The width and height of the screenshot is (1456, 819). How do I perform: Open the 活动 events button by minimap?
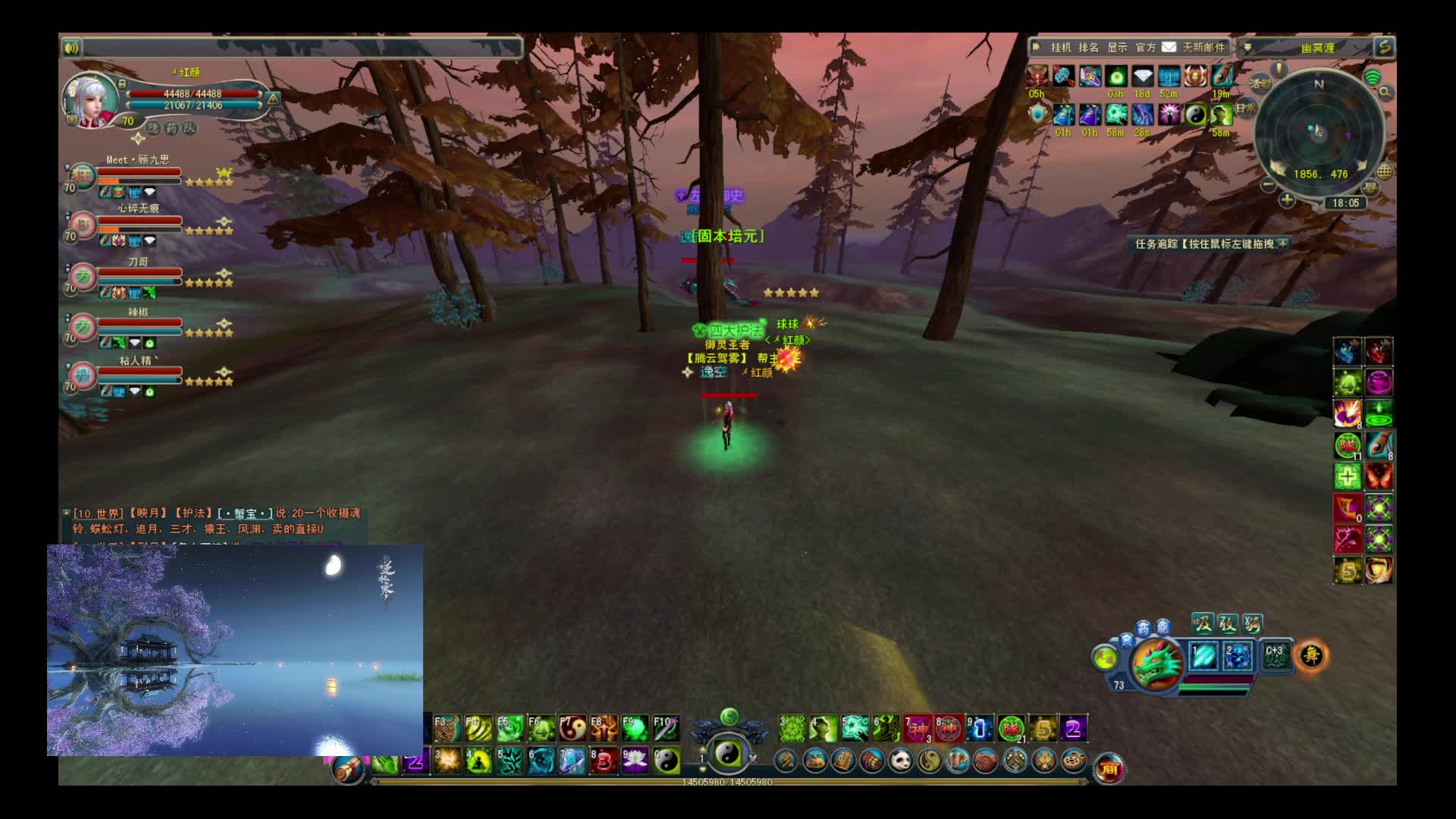click(1260, 83)
